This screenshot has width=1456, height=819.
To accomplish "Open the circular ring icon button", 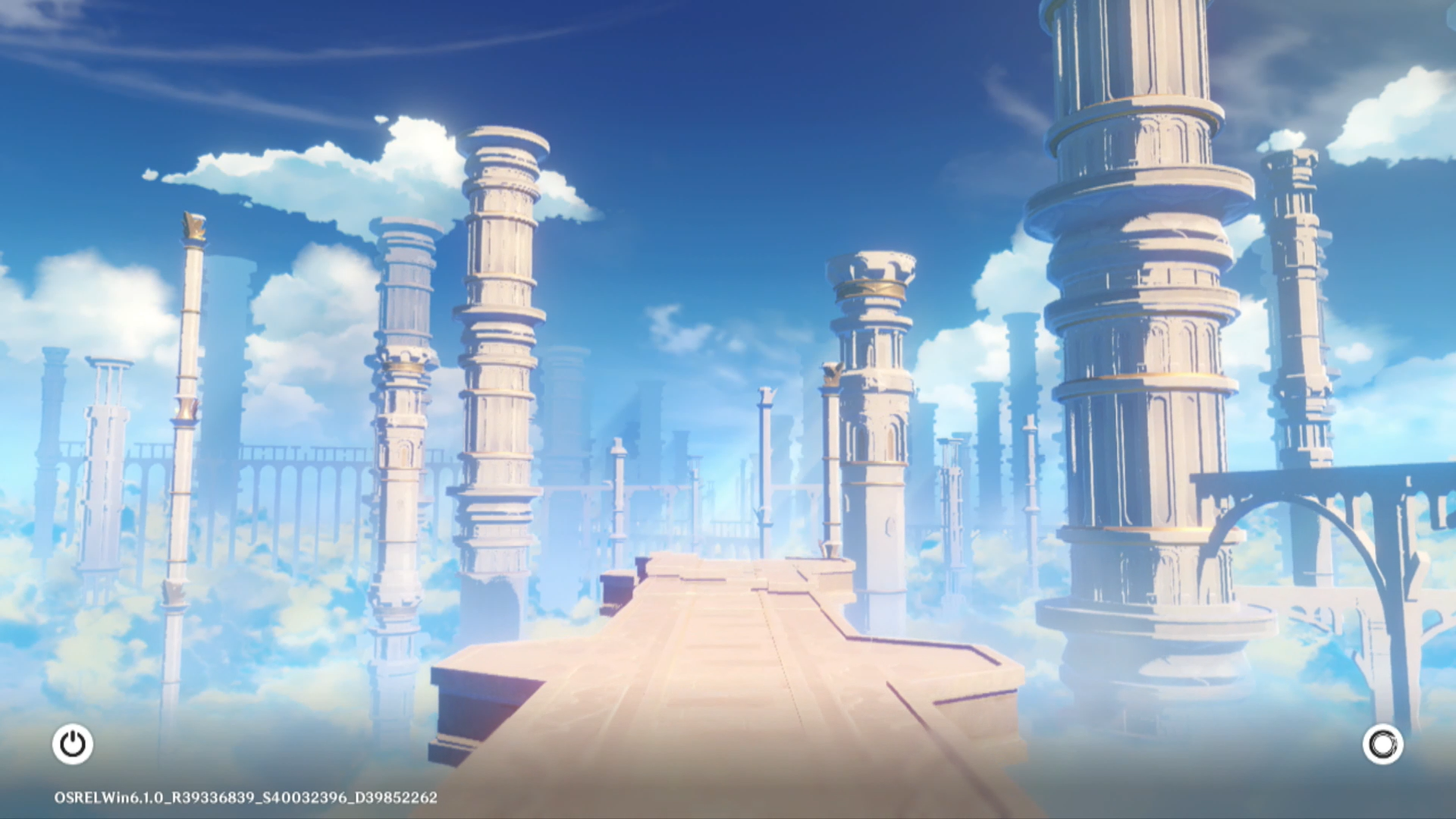I will 1382,744.
